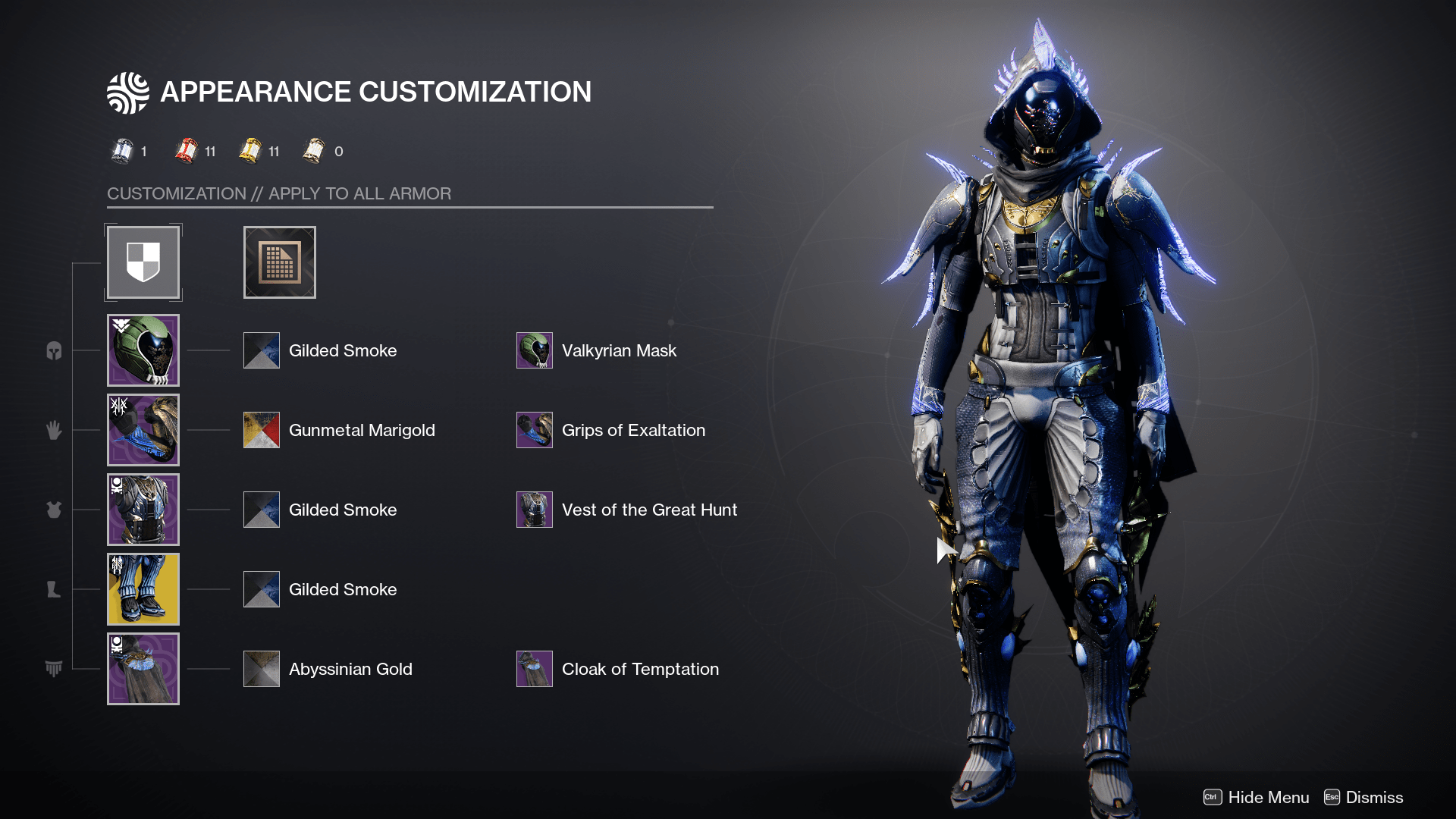This screenshot has width=1456, height=819.
Task: Select the apply-to-all shader shield icon
Action: click(143, 262)
